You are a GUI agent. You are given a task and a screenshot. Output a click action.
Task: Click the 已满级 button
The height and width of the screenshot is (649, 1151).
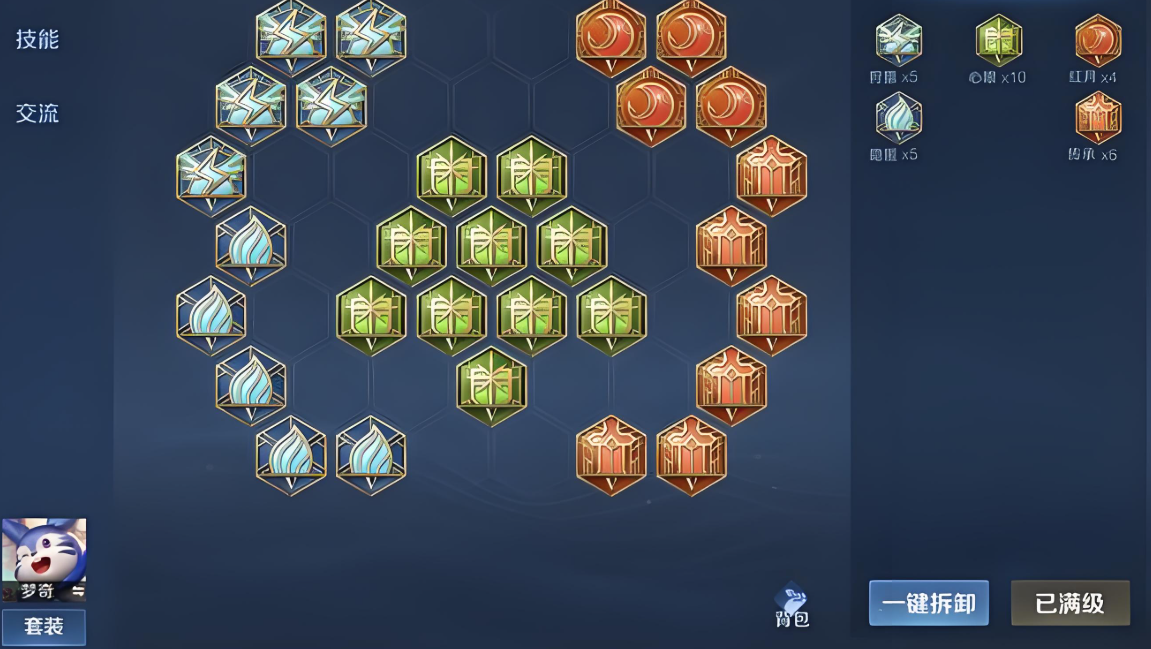(1070, 603)
